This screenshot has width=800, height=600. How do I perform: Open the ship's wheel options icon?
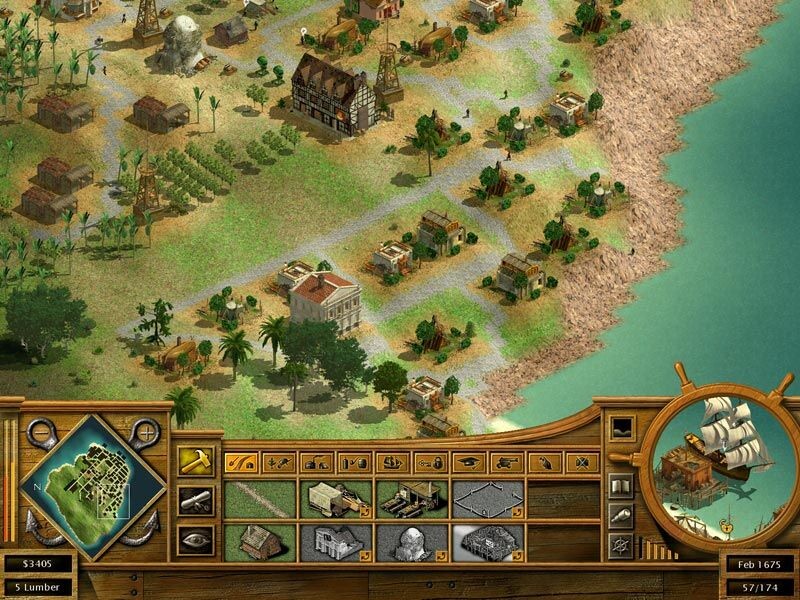click(620, 545)
